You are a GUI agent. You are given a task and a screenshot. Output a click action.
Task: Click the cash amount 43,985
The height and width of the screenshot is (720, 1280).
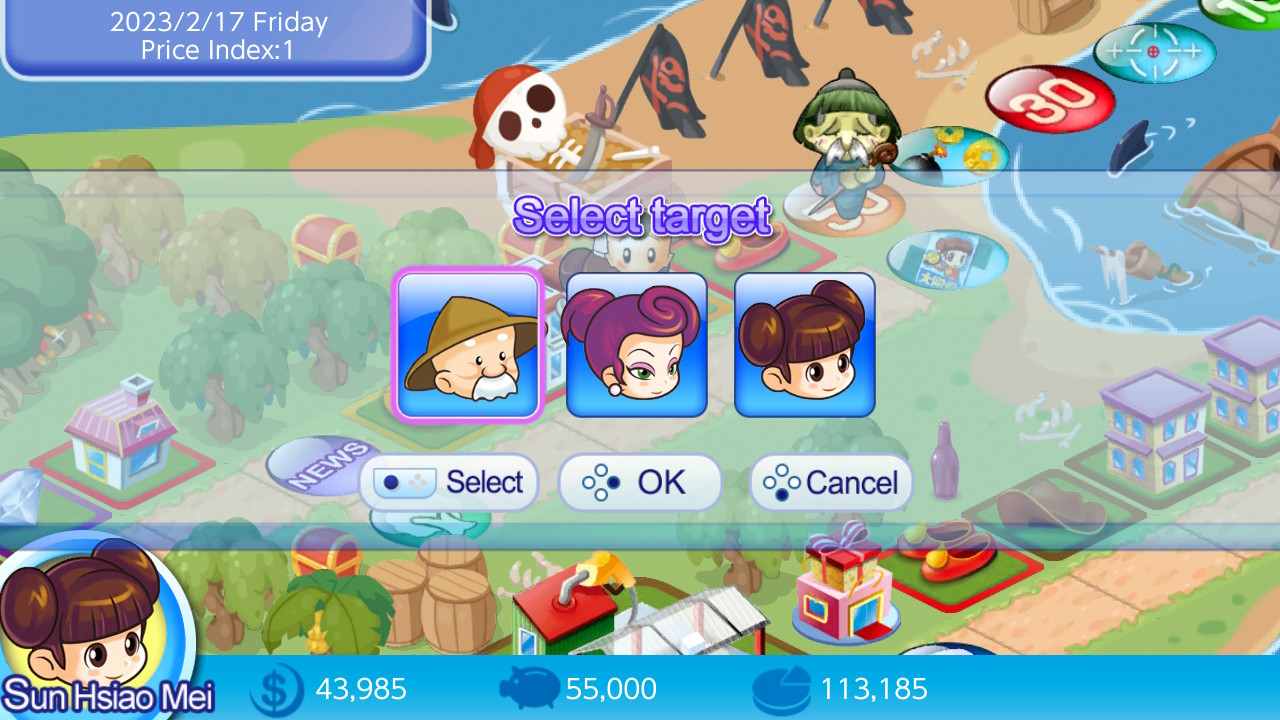362,689
